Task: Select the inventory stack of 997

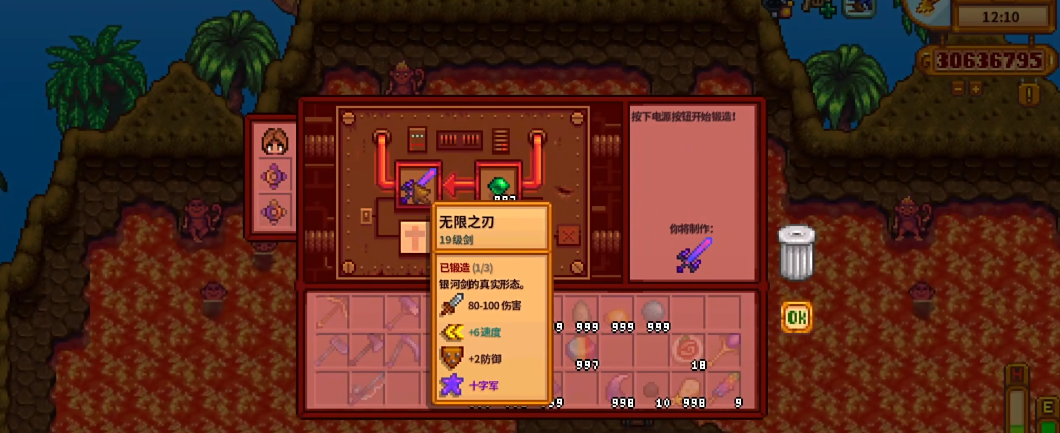Action: [584, 350]
